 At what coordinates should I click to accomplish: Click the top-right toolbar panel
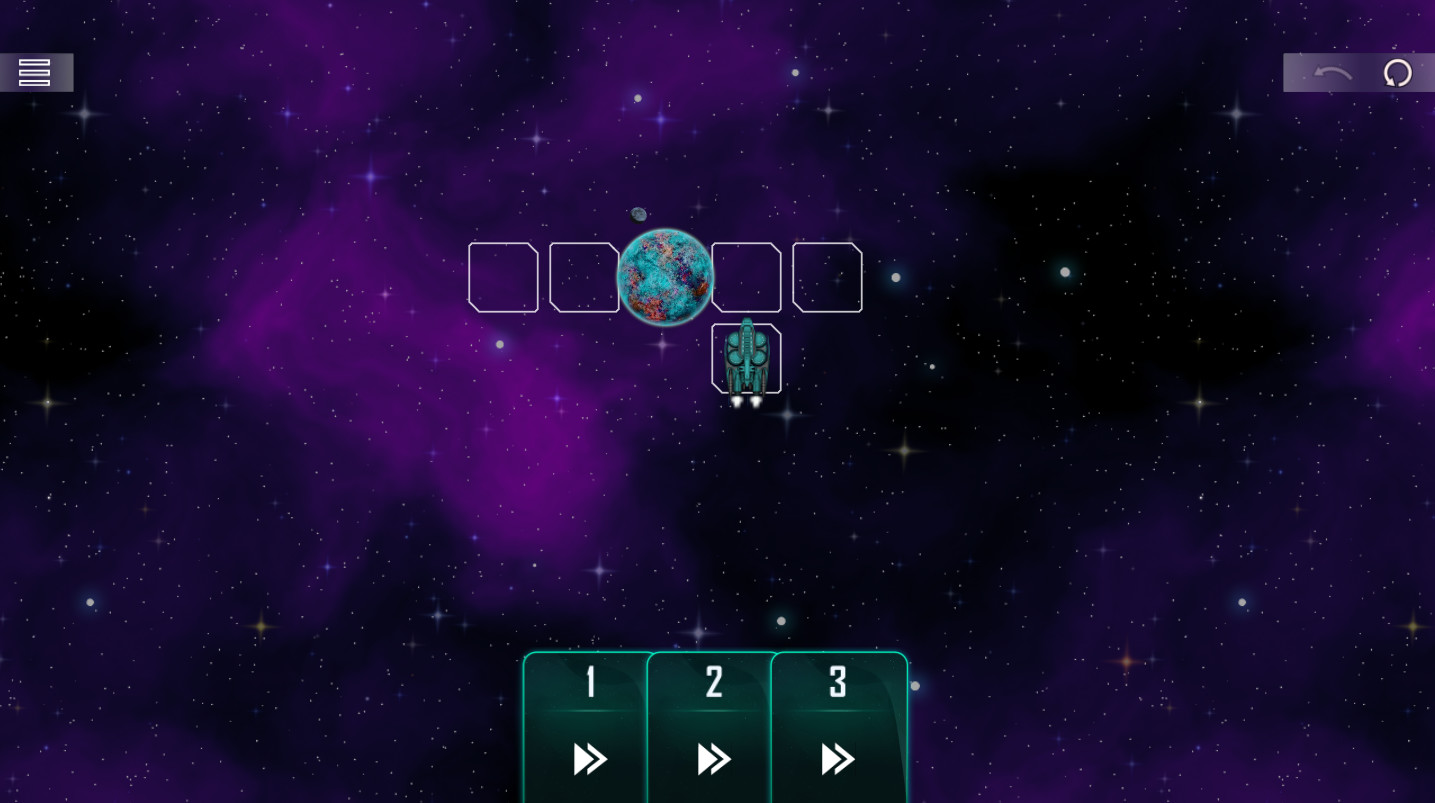(x=1358, y=72)
